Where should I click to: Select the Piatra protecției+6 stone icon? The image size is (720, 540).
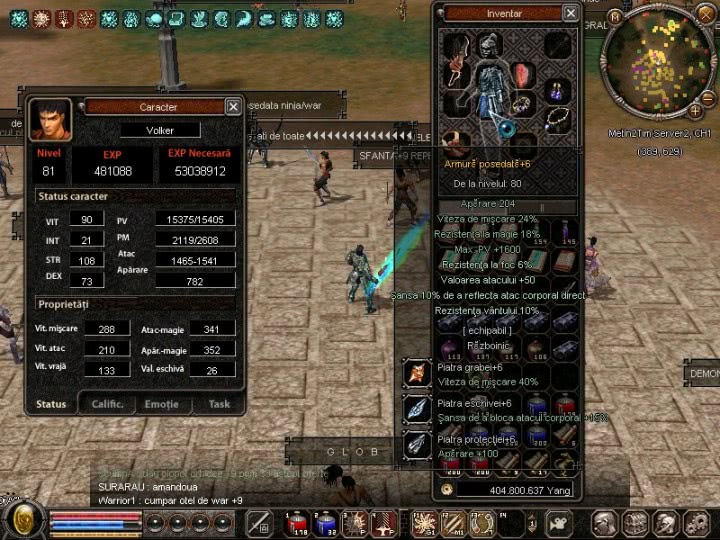click(417, 445)
